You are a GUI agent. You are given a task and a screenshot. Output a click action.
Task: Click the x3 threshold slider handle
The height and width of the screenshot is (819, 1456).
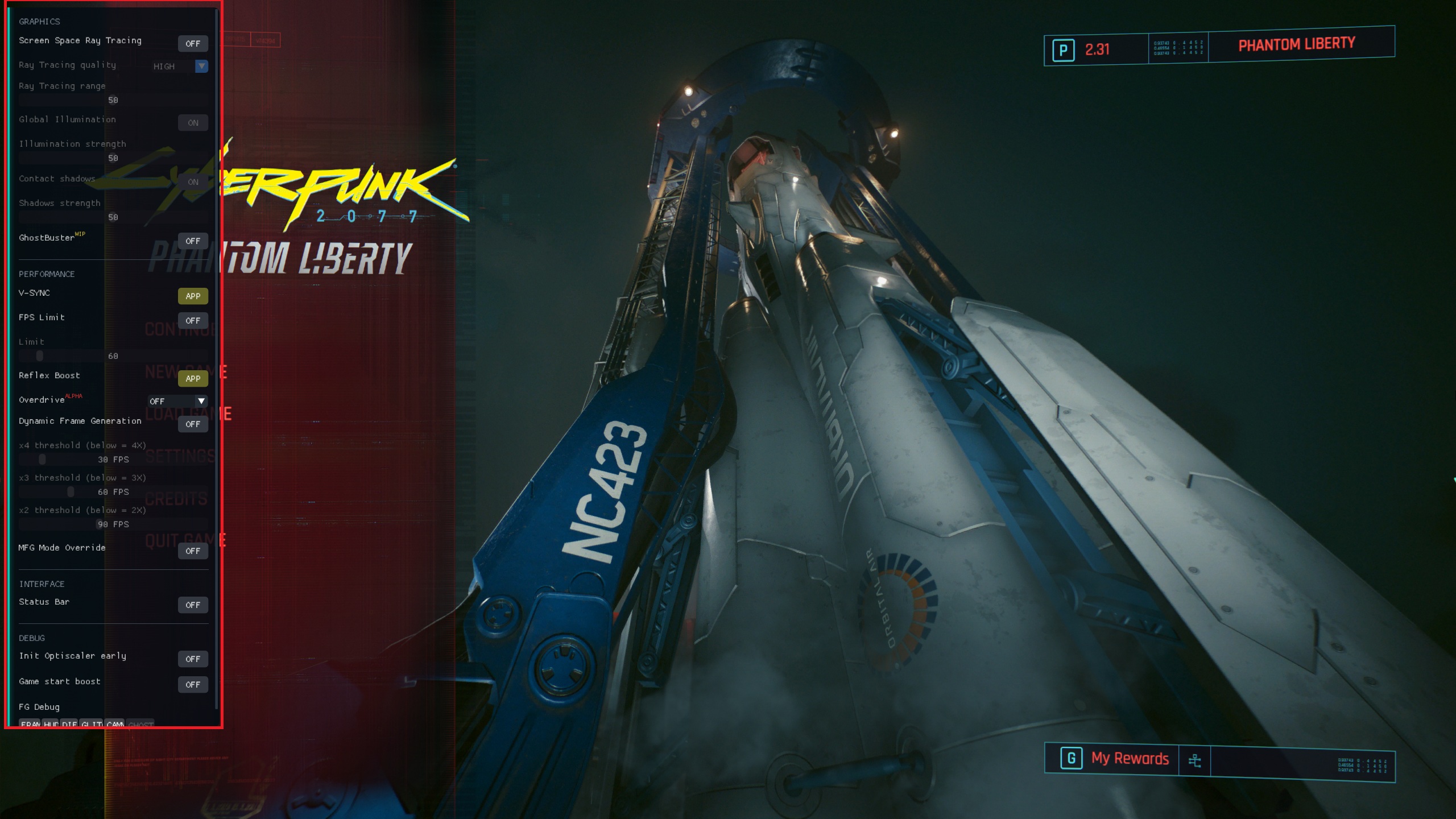tap(71, 491)
